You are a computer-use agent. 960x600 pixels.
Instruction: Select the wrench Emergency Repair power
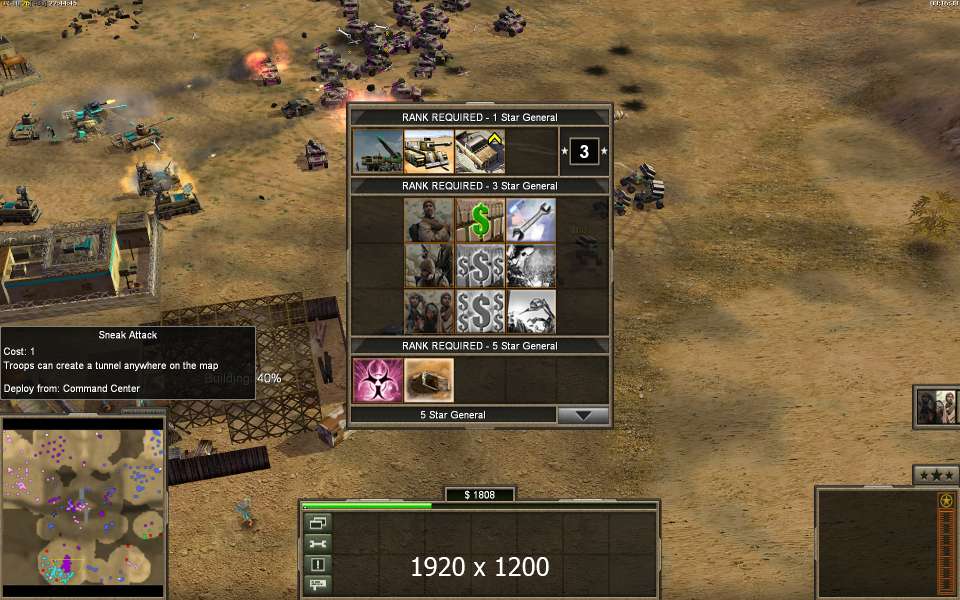[x=531, y=219]
